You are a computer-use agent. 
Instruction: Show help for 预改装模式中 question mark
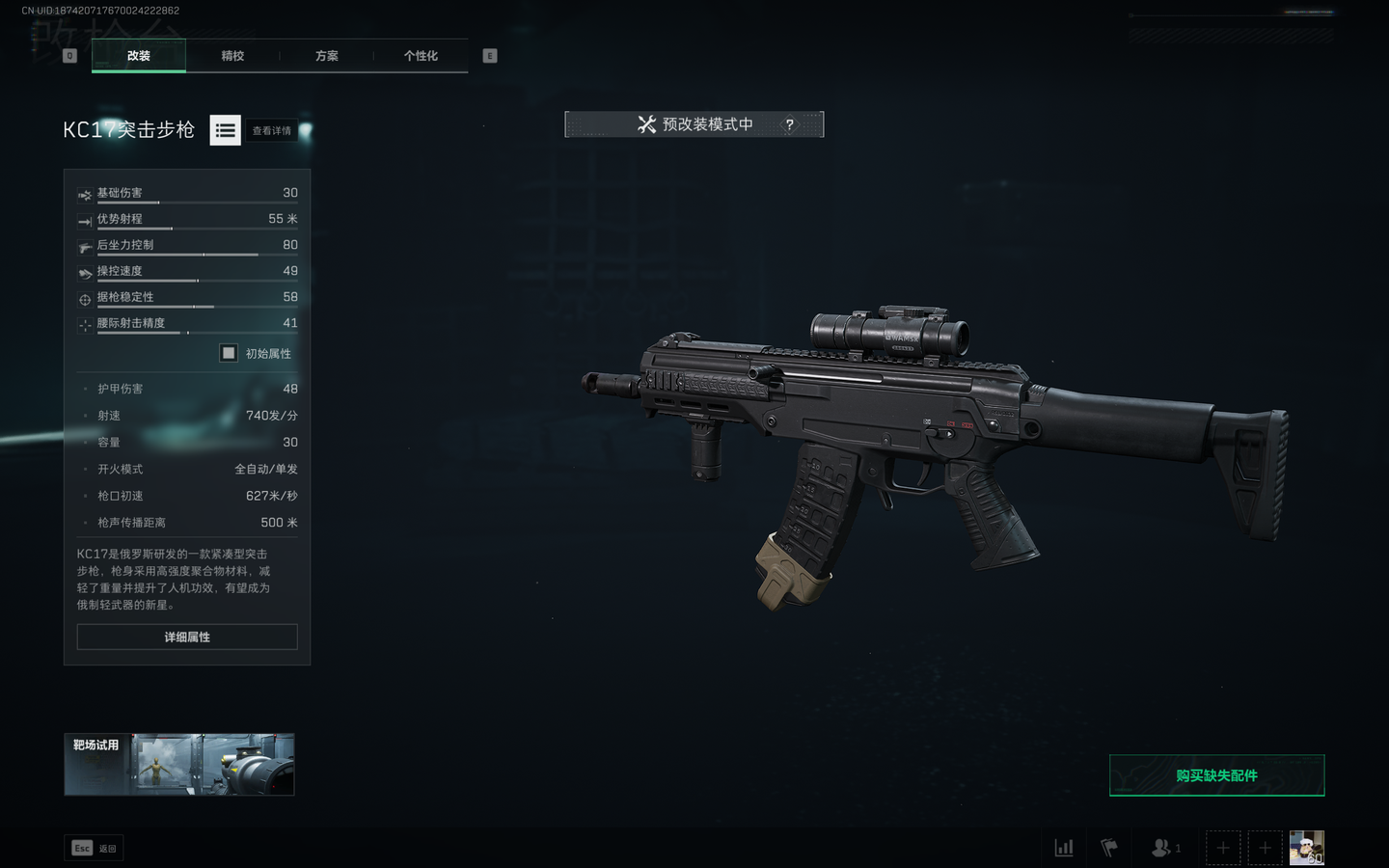790,124
